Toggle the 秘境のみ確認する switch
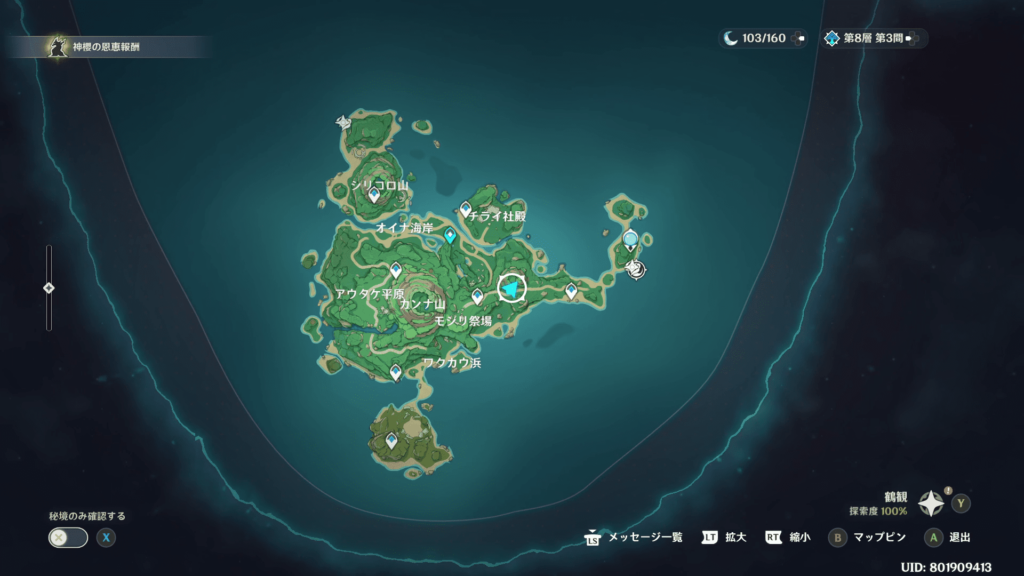The image size is (1024, 576). pos(68,537)
